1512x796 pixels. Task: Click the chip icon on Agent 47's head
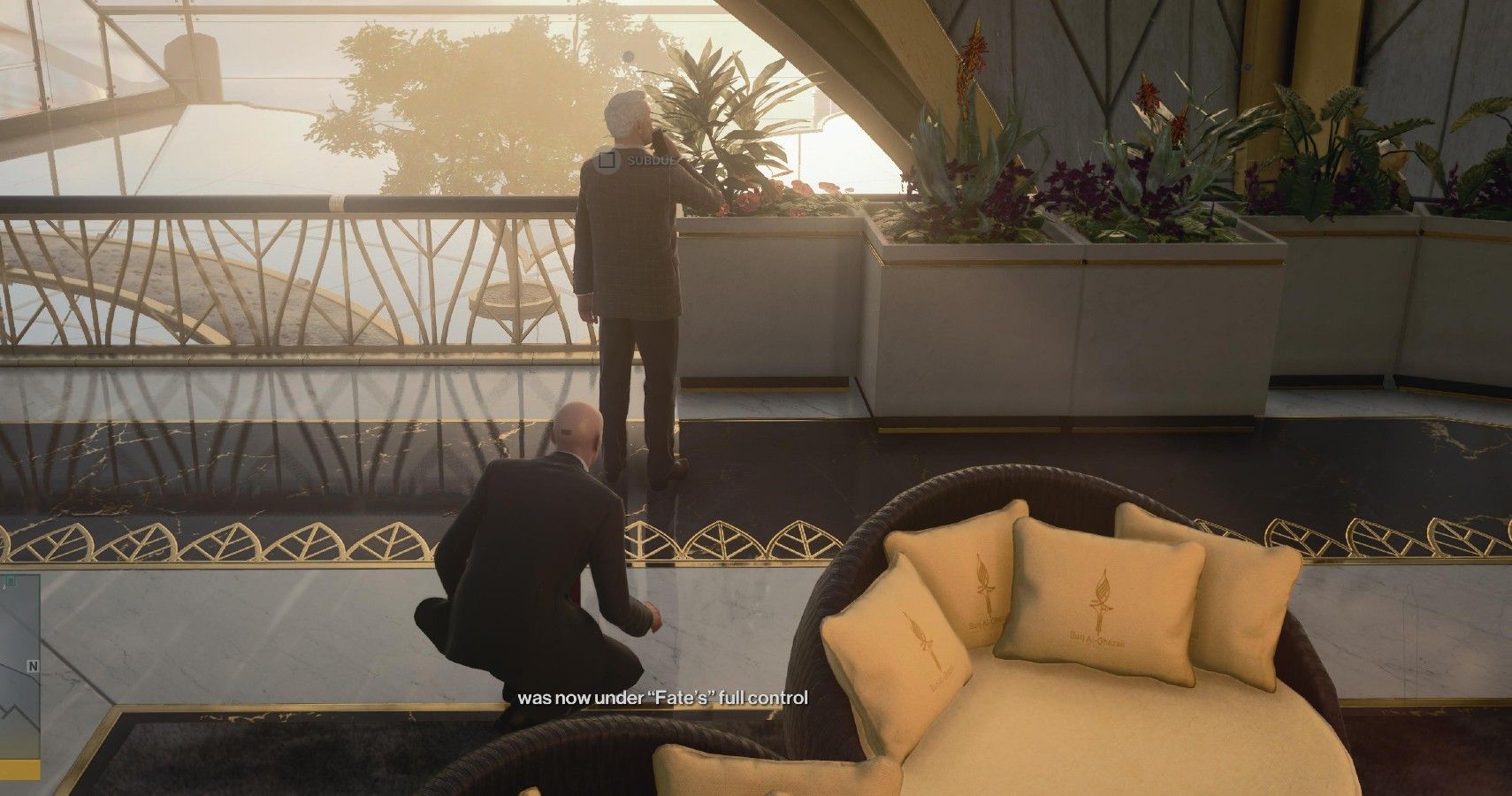pos(567,432)
